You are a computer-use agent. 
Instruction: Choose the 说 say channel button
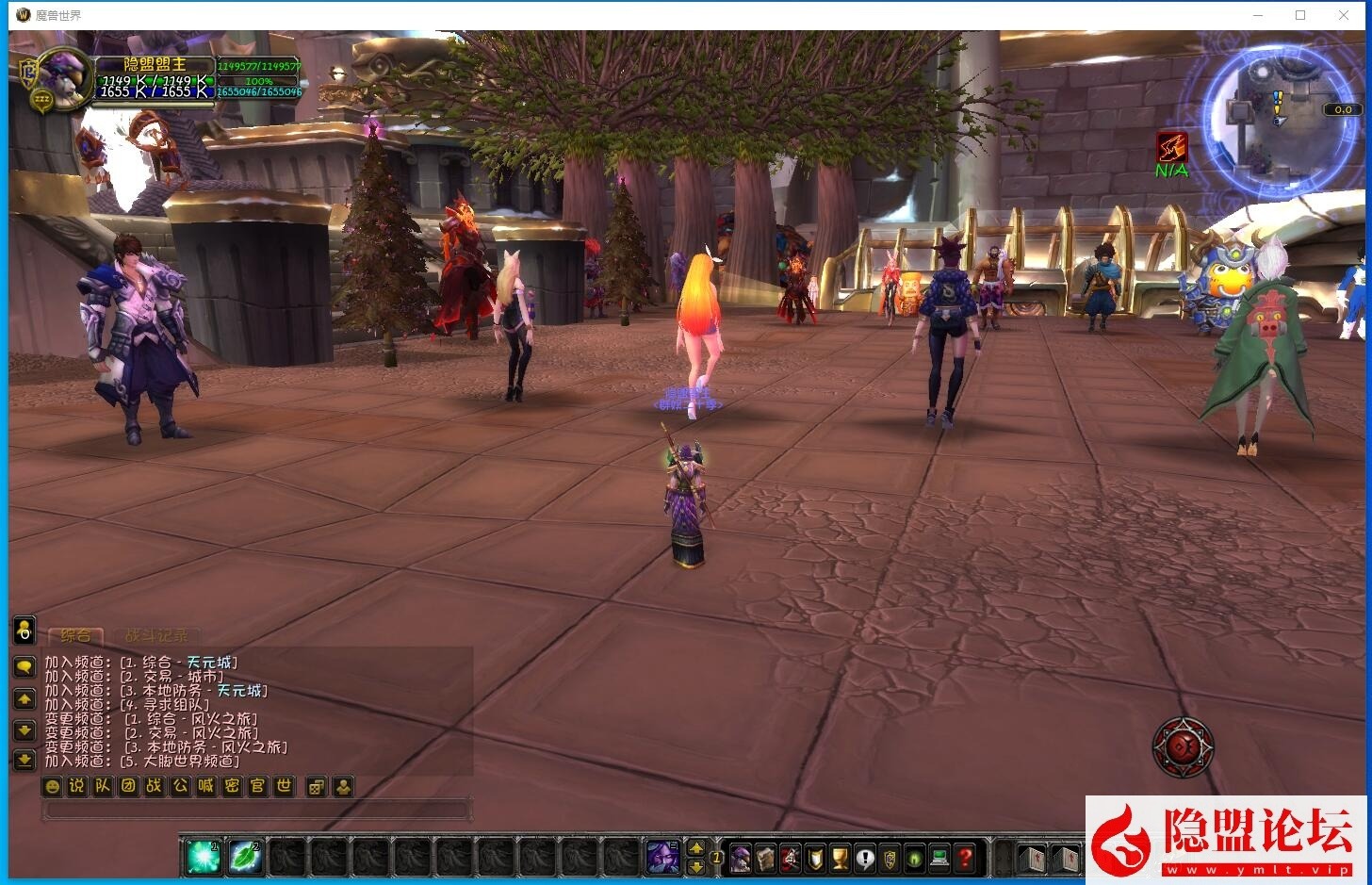pyautogui.click(x=77, y=786)
